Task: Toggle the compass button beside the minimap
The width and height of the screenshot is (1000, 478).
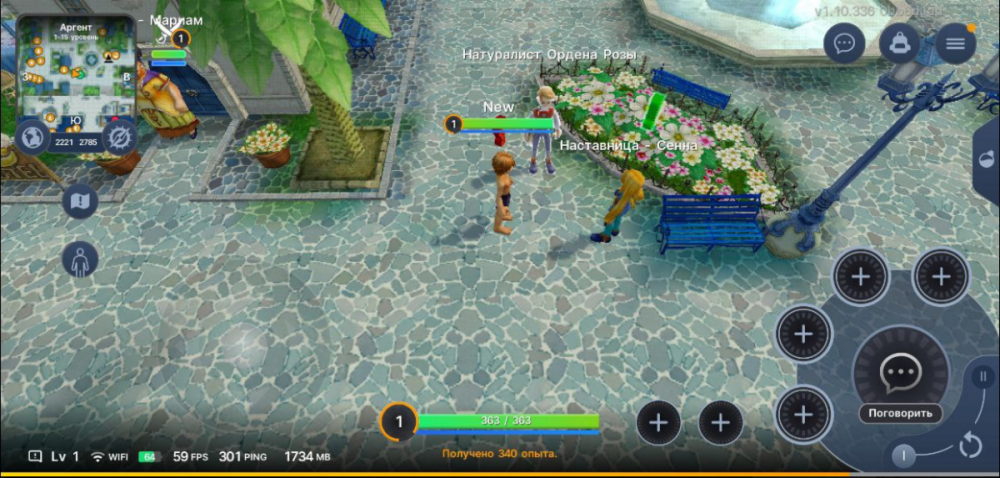Action: click(x=119, y=136)
